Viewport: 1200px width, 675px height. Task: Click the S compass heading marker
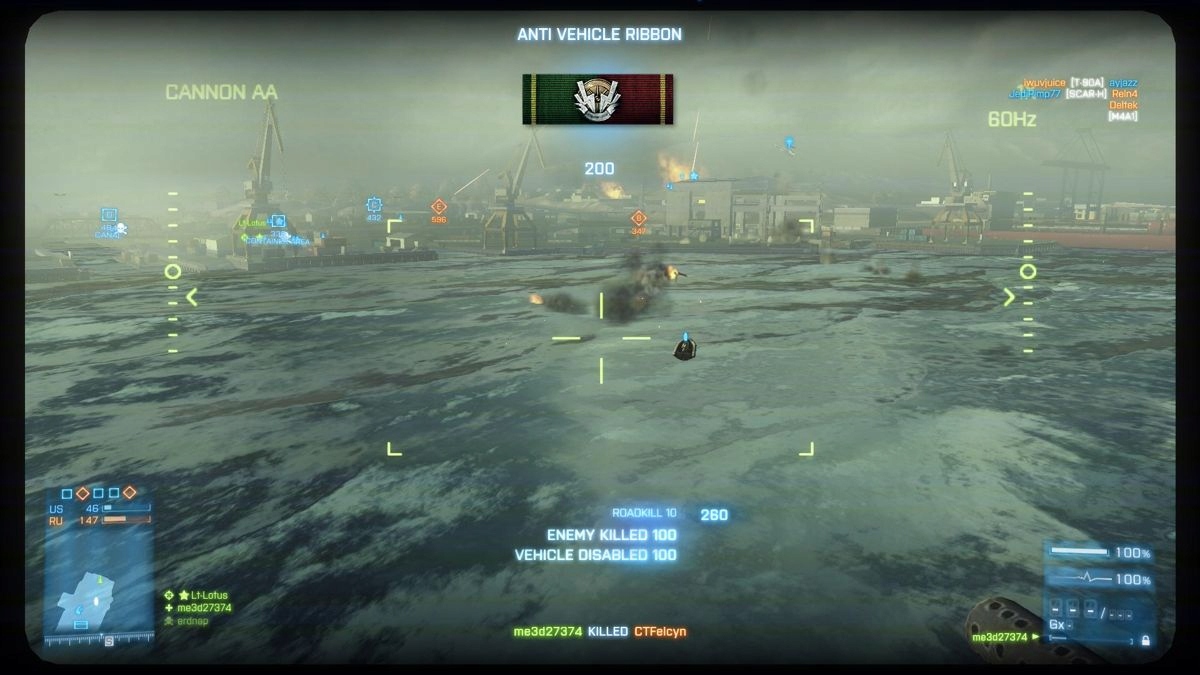(109, 642)
